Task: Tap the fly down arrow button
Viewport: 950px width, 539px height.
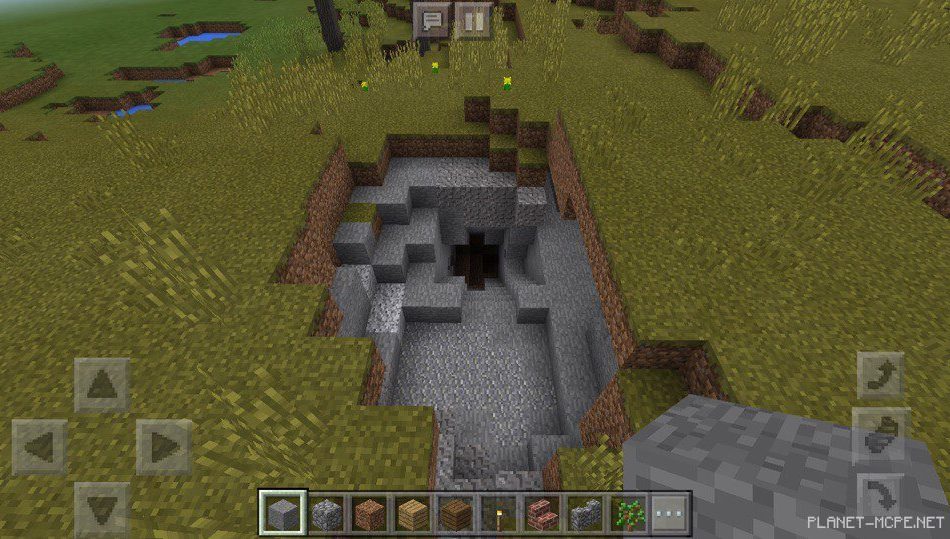Action: pos(881,493)
